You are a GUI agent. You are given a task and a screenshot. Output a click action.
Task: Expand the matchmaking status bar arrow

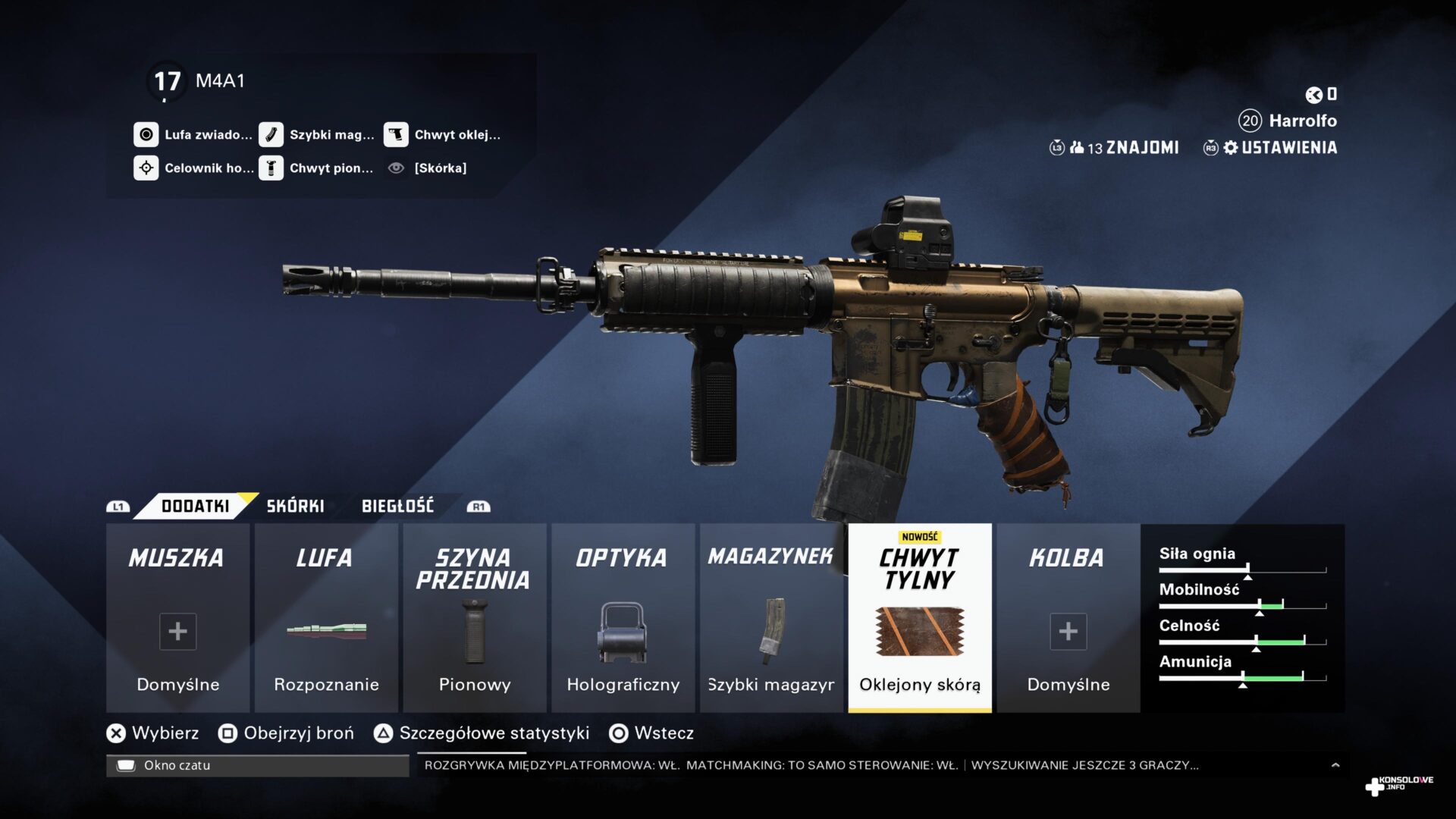[1335, 765]
